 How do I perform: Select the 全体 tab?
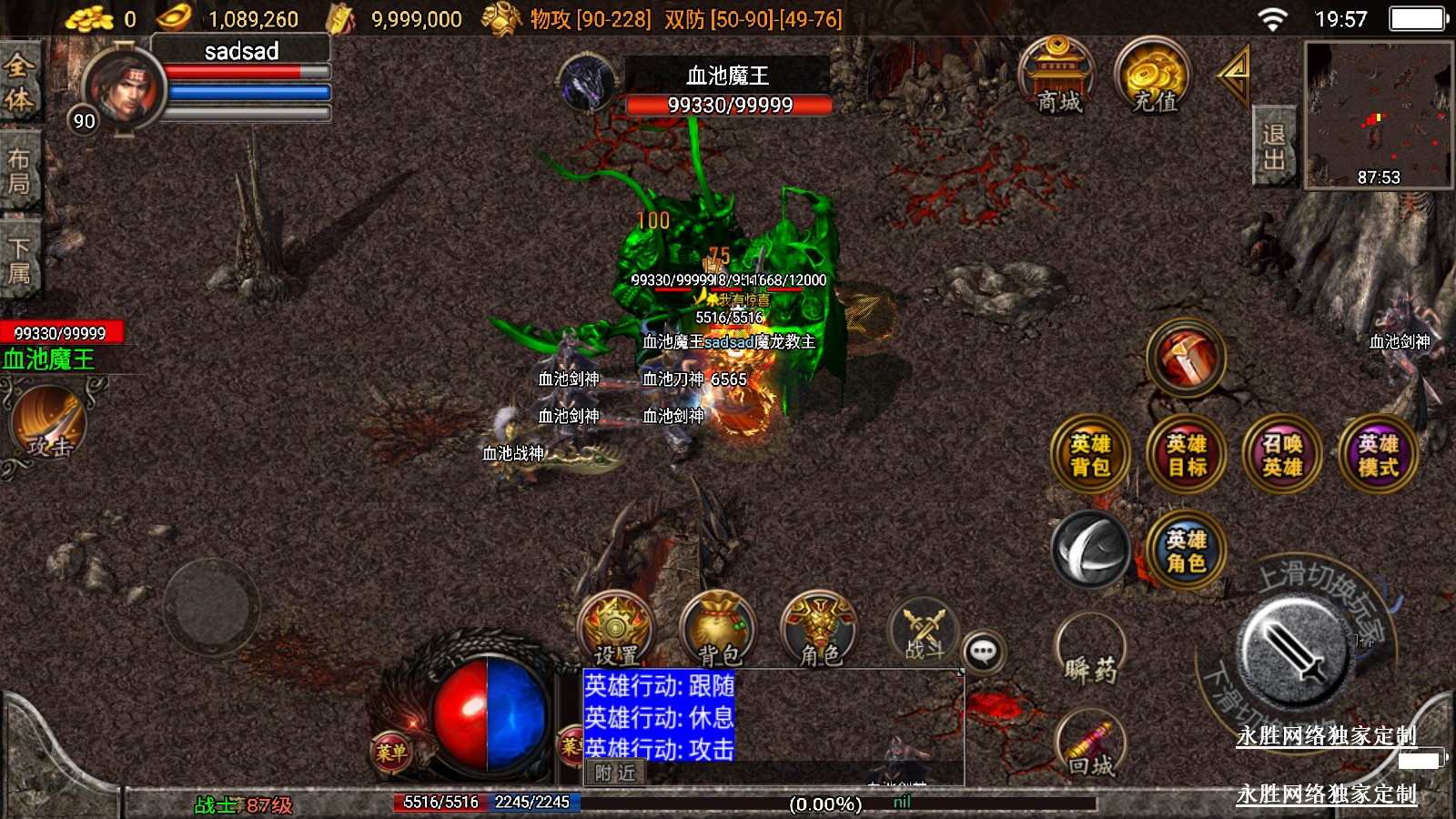point(19,82)
